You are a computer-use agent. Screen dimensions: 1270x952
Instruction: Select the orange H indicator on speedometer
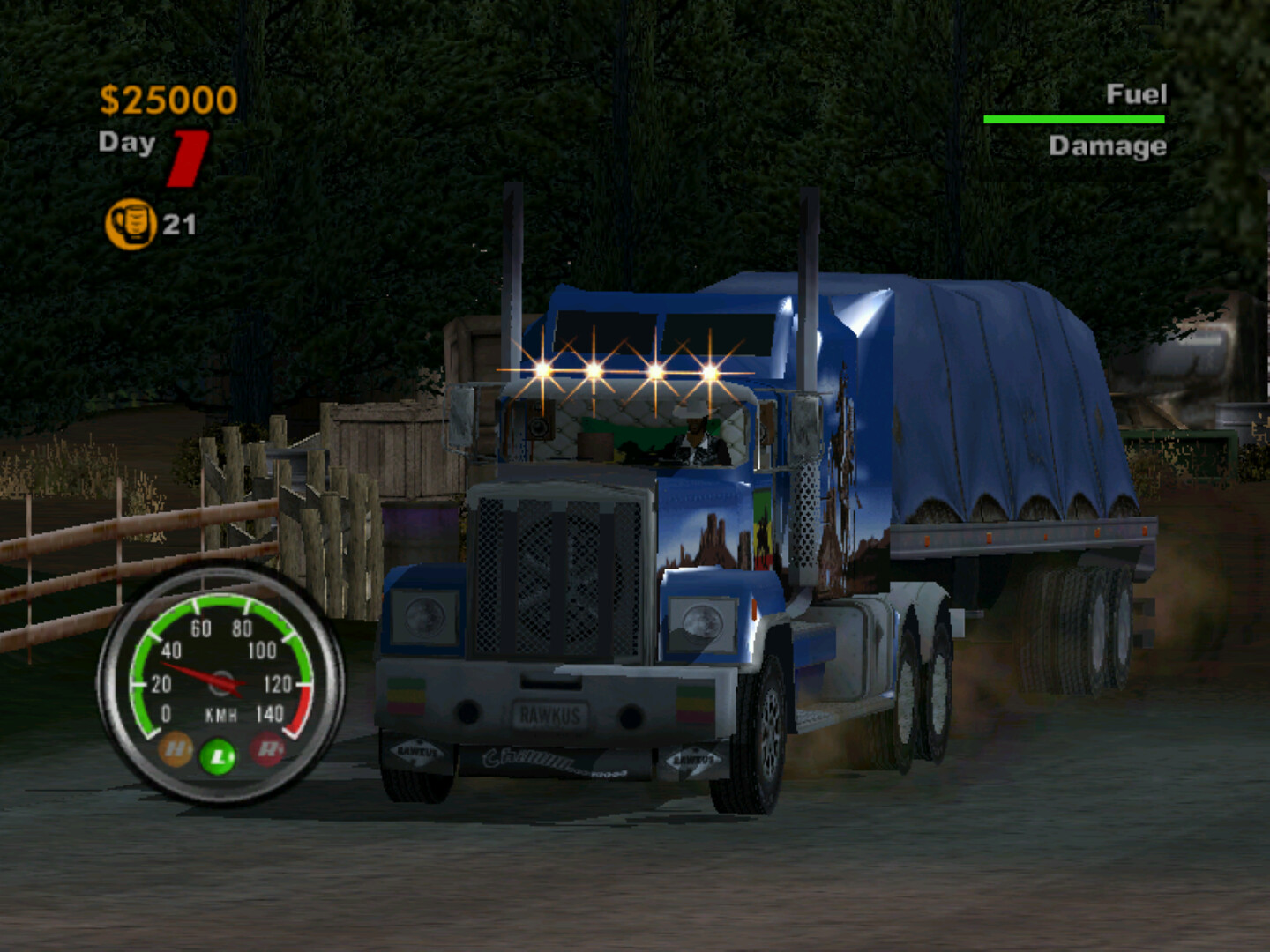174,751
